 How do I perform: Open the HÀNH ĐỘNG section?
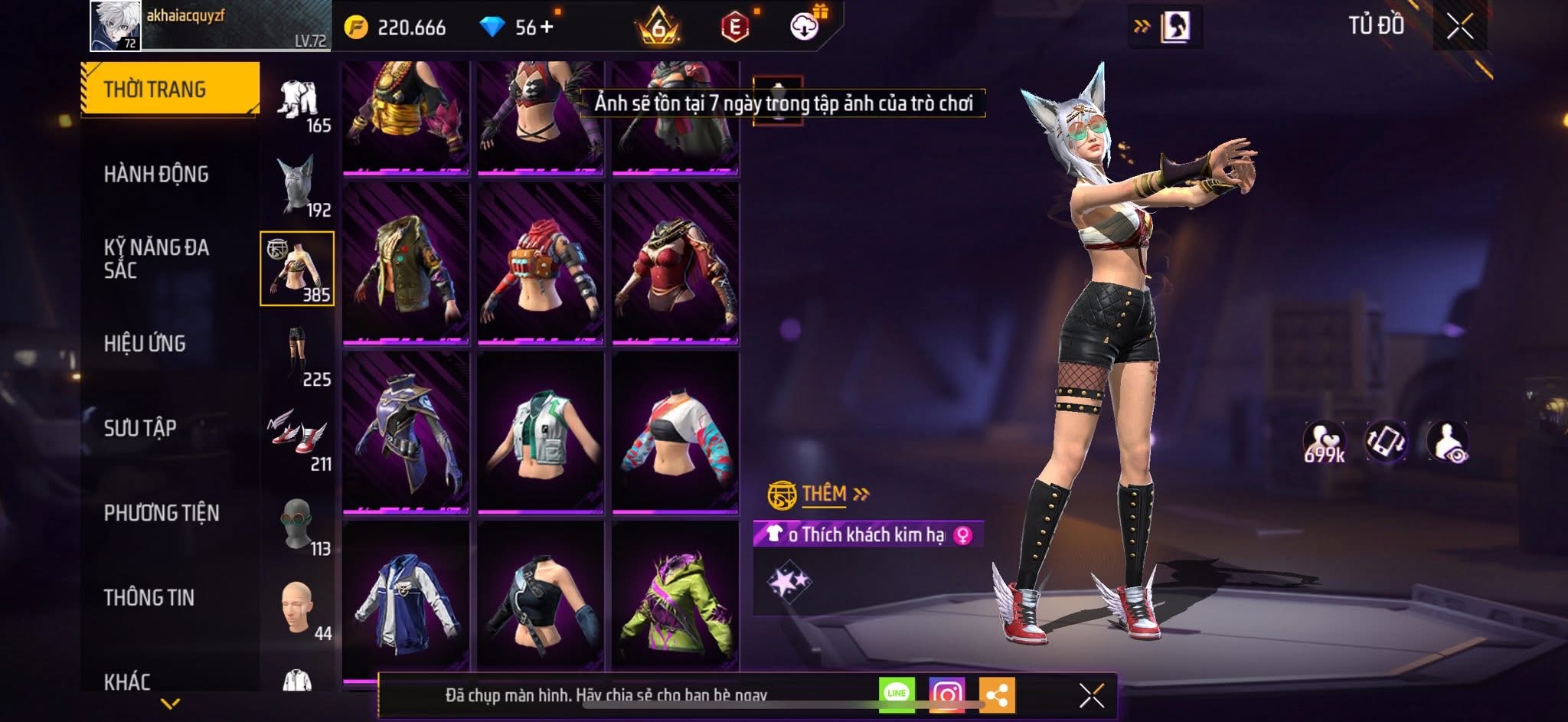pos(156,175)
